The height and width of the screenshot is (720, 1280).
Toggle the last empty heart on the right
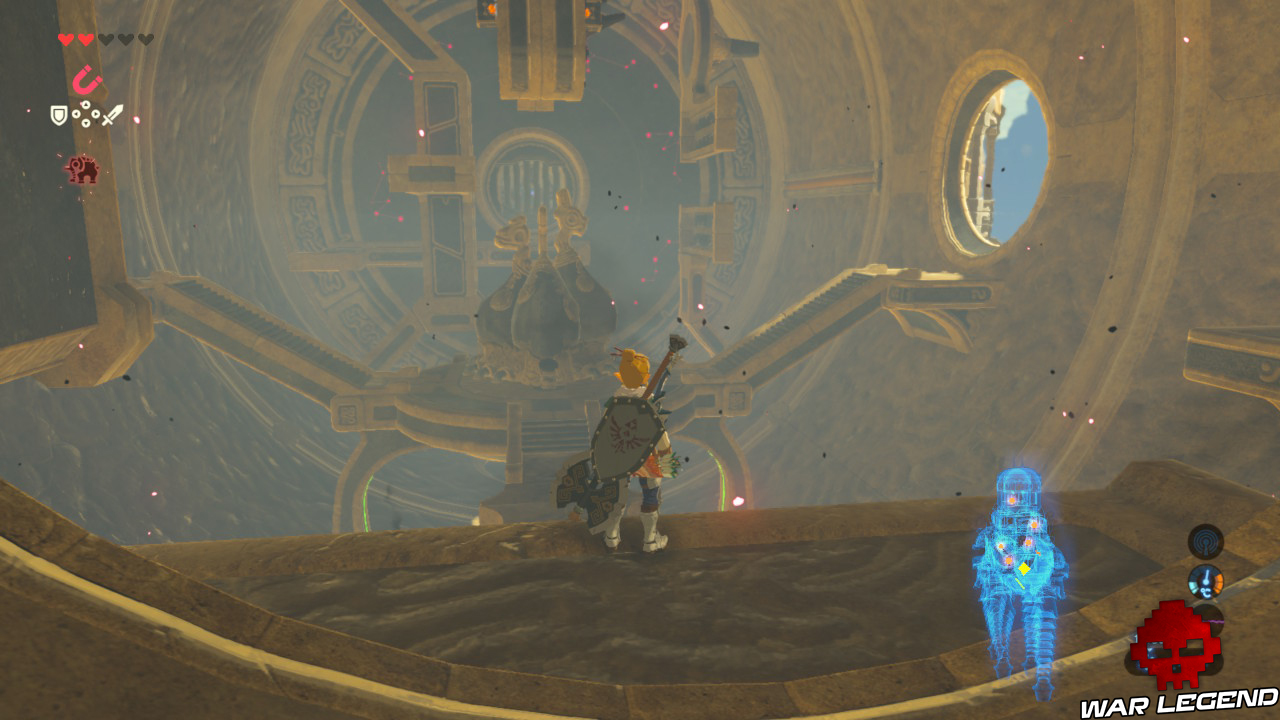point(144,39)
